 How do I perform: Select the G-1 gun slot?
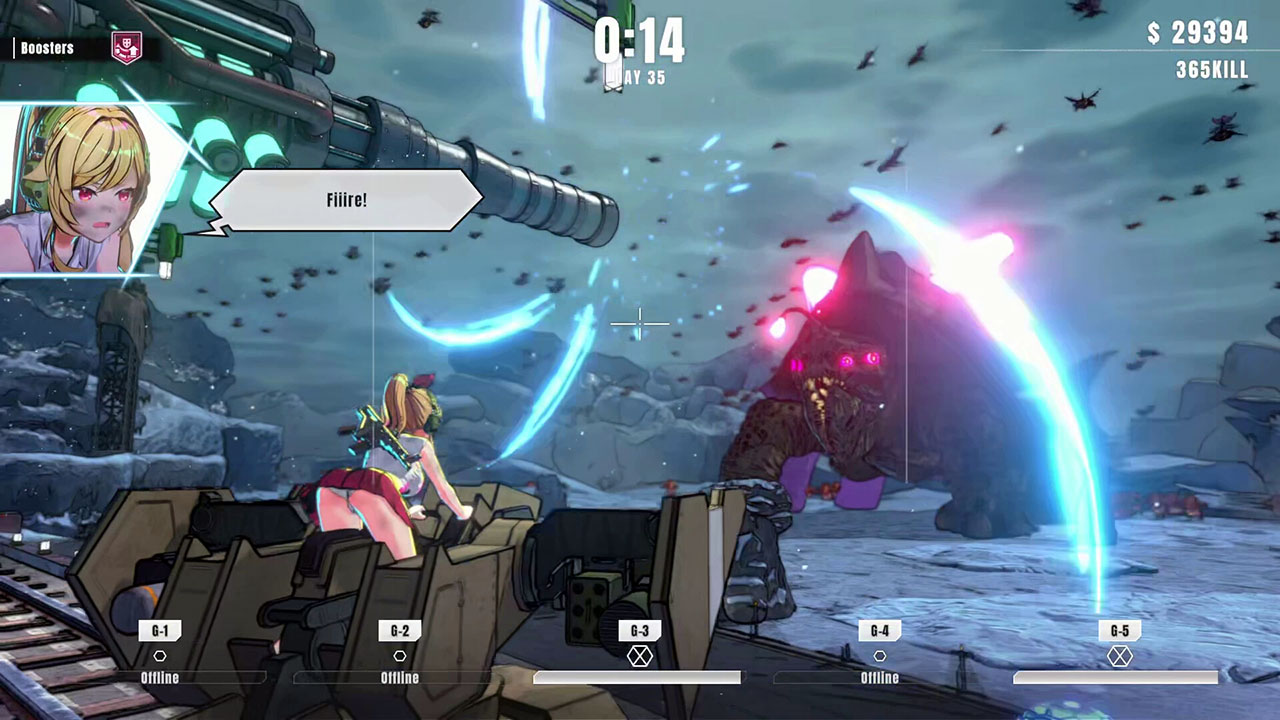[160, 631]
